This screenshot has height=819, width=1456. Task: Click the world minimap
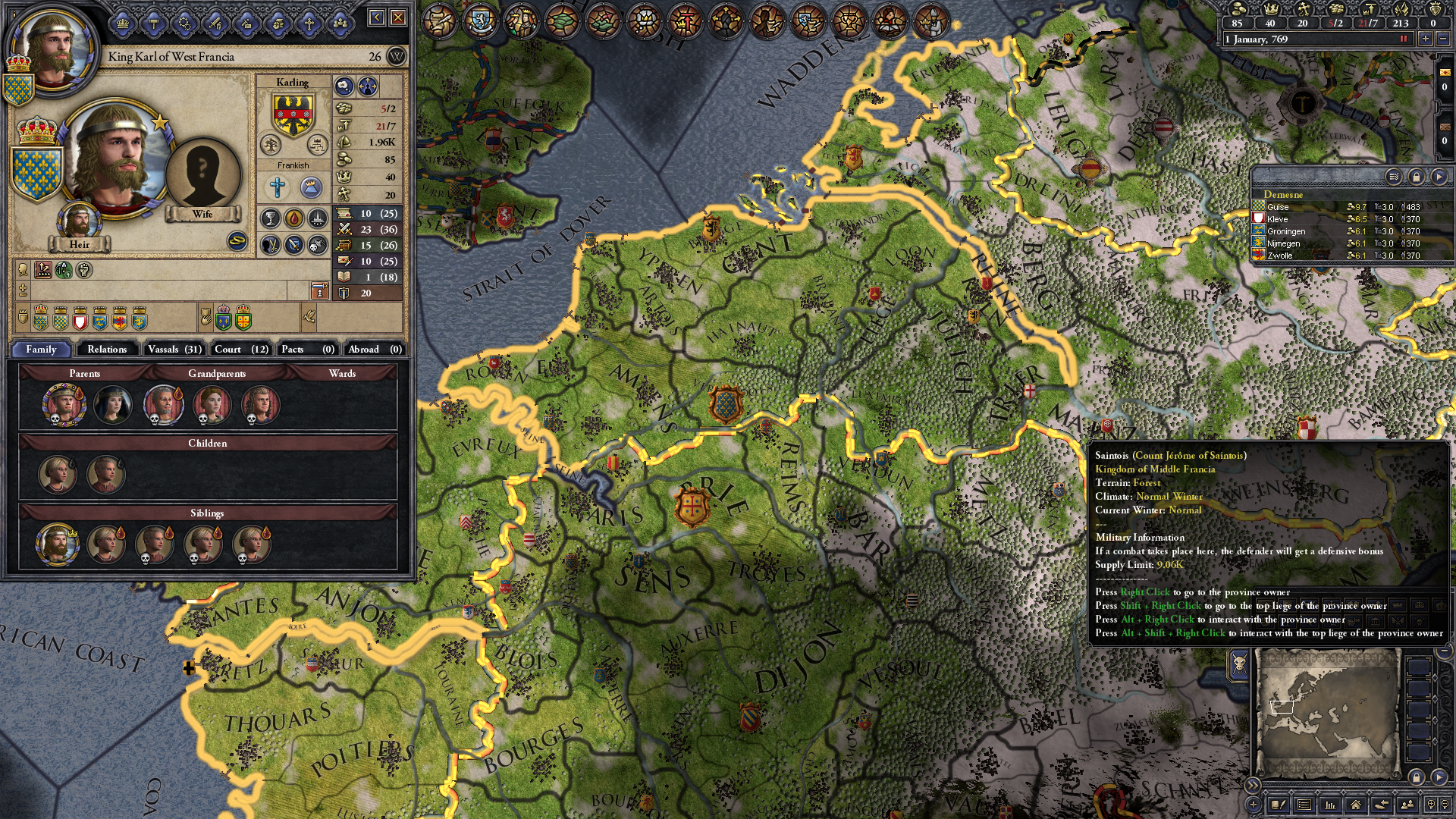[1326, 713]
